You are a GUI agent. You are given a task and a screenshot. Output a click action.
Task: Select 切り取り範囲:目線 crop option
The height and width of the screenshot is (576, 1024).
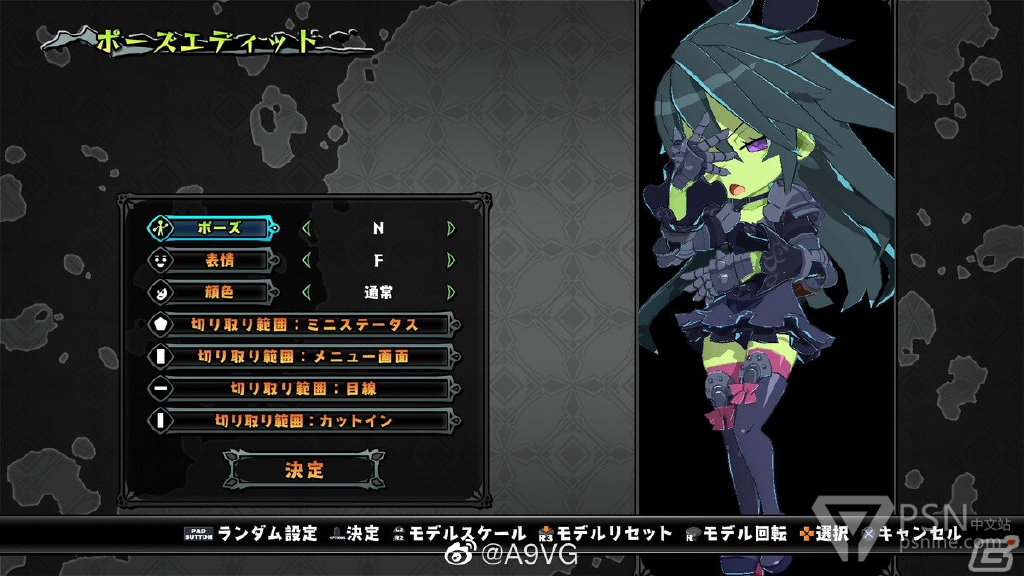tap(304, 388)
